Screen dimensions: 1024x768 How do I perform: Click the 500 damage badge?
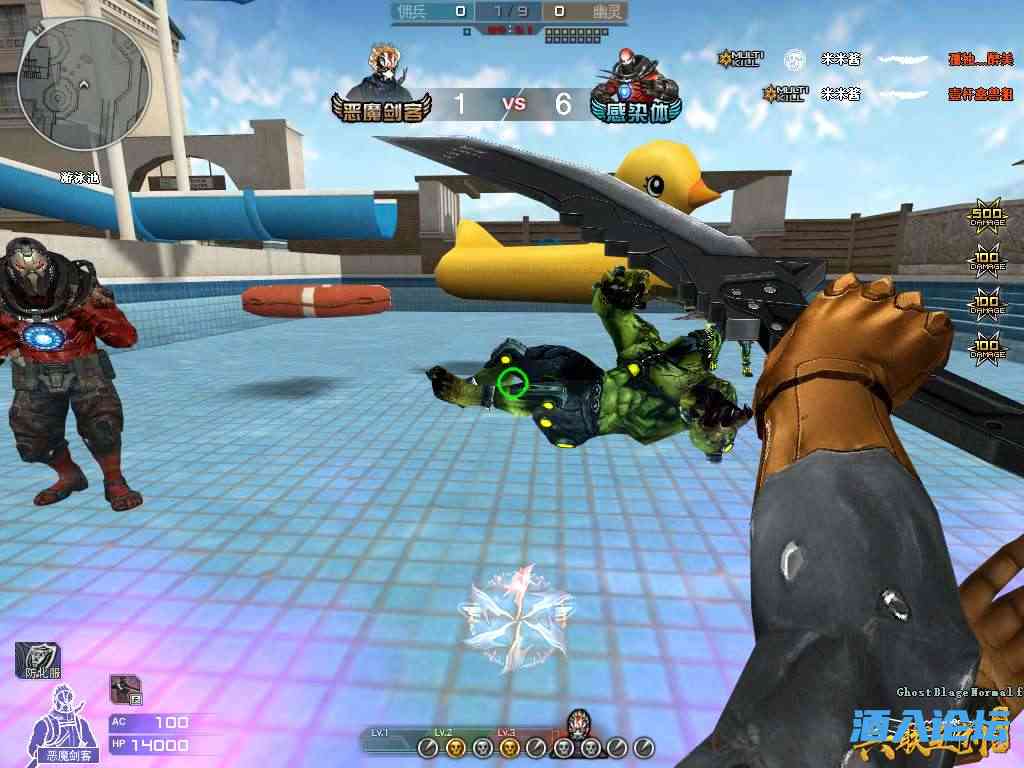tap(986, 219)
